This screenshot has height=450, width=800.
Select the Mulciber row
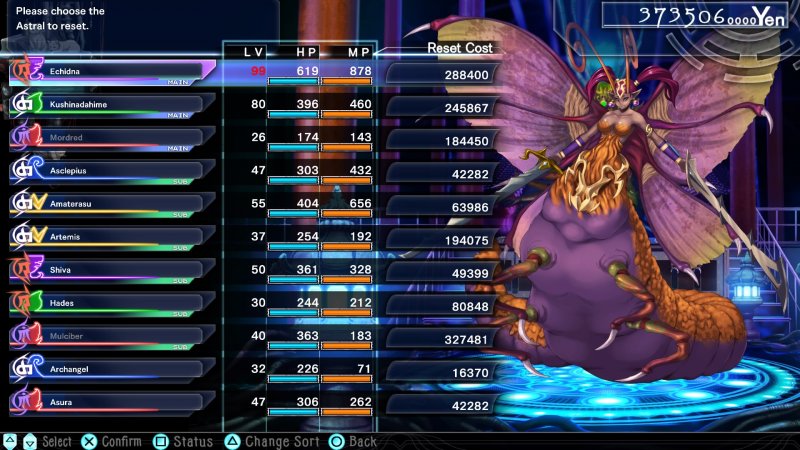pyautogui.click(x=110, y=336)
